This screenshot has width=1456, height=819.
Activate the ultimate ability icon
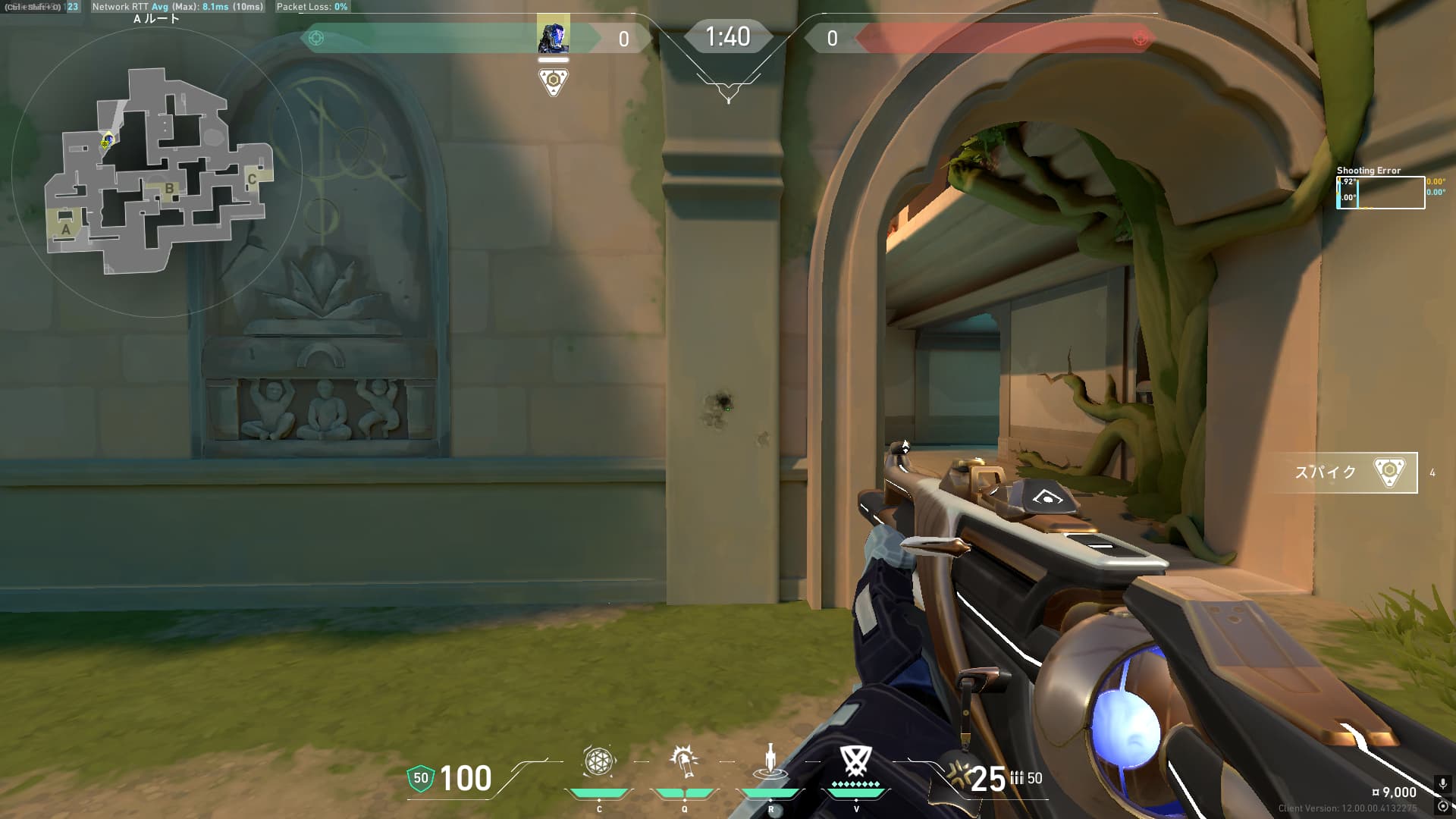(x=855, y=761)
